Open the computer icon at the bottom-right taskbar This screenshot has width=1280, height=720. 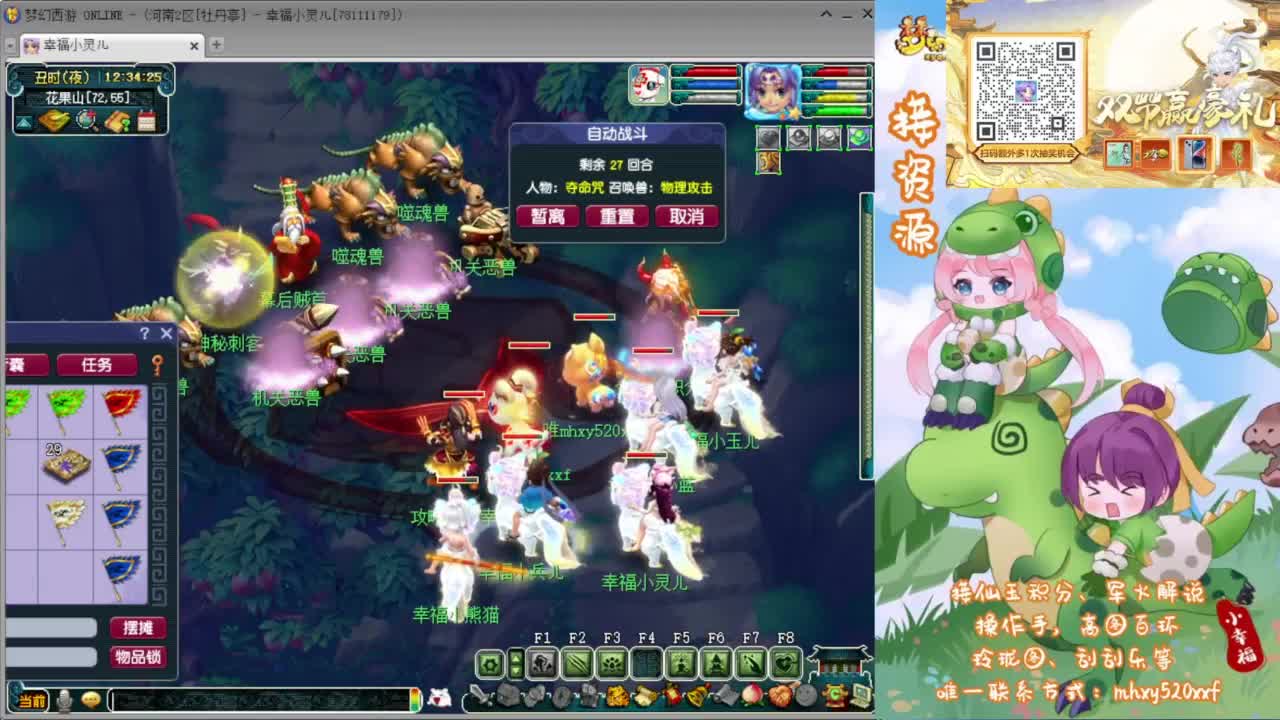point(860,695)
